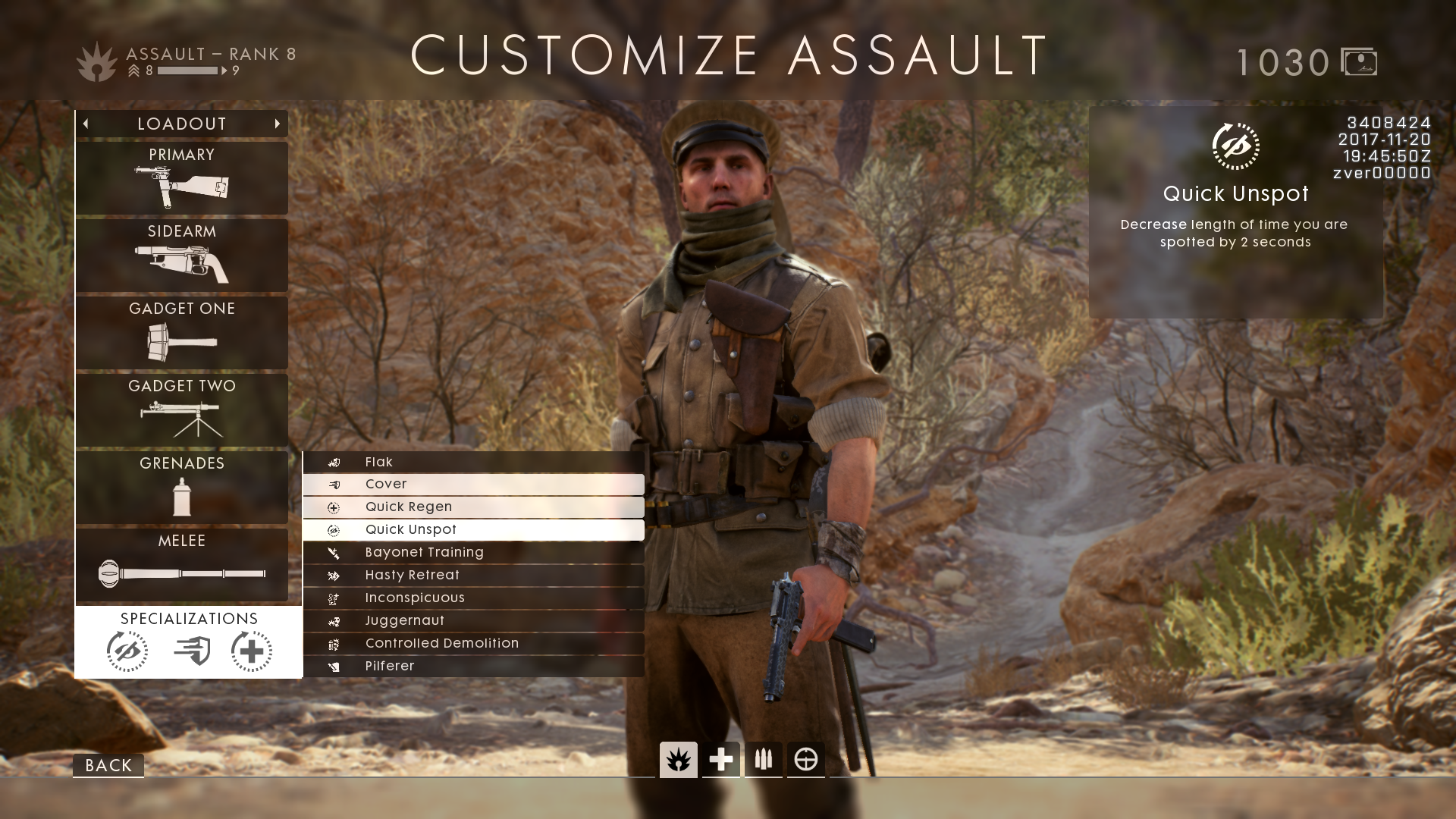The height and width of the screenshot is (819, 1456).
Task: Pick the Inconspicuous specialization
Action: coord(473,598)
